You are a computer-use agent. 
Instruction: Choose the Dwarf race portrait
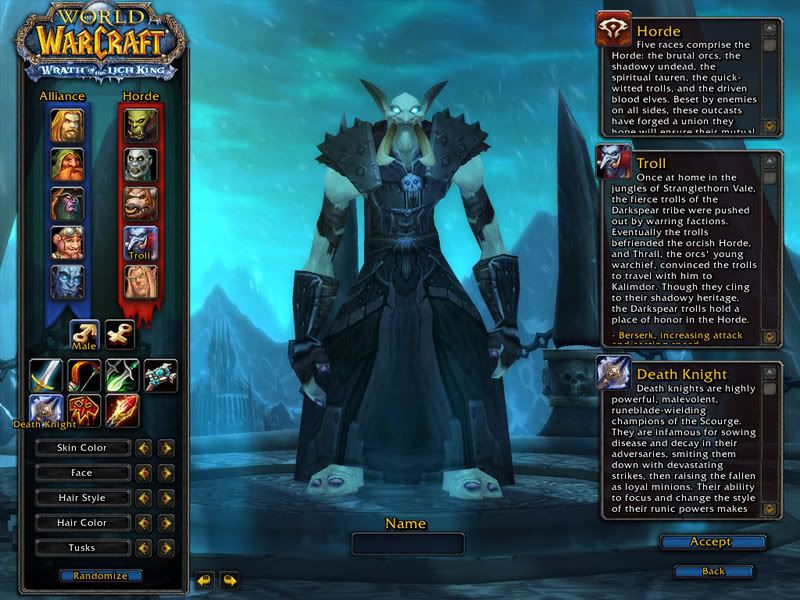tap(67, 164)
